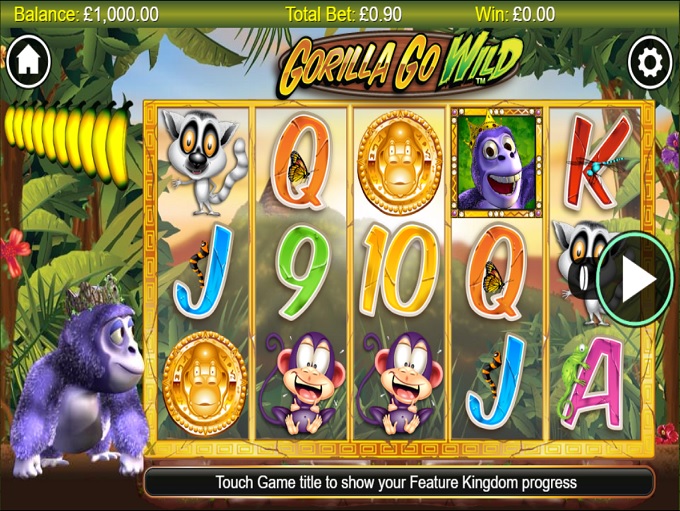The width and height of the screenshot is (680, 511).
Task: Open the gear settings menu
Action: pyautogui.click(x=650, y=63)
